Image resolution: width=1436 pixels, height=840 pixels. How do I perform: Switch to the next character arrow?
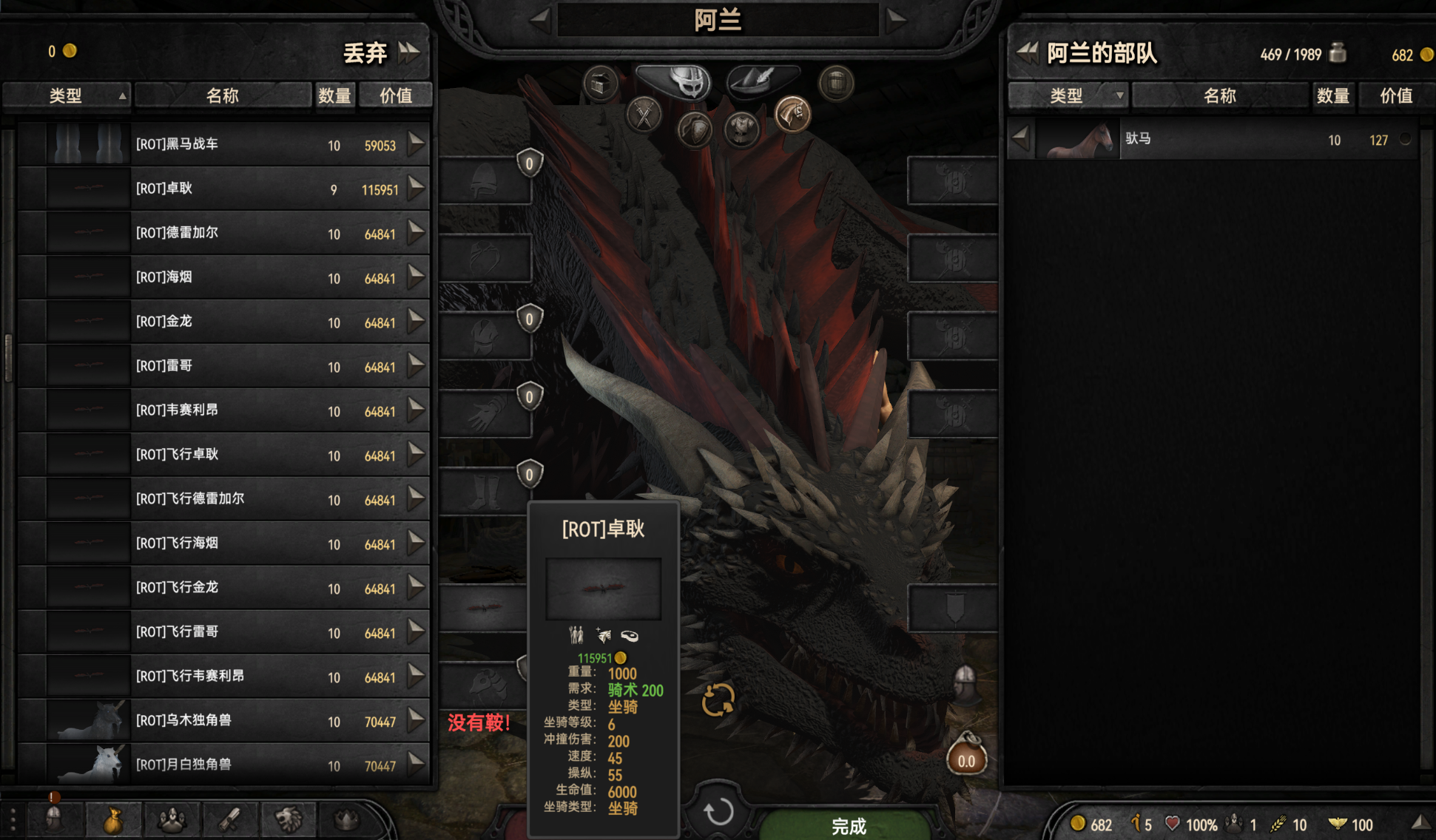coord(896,19)
